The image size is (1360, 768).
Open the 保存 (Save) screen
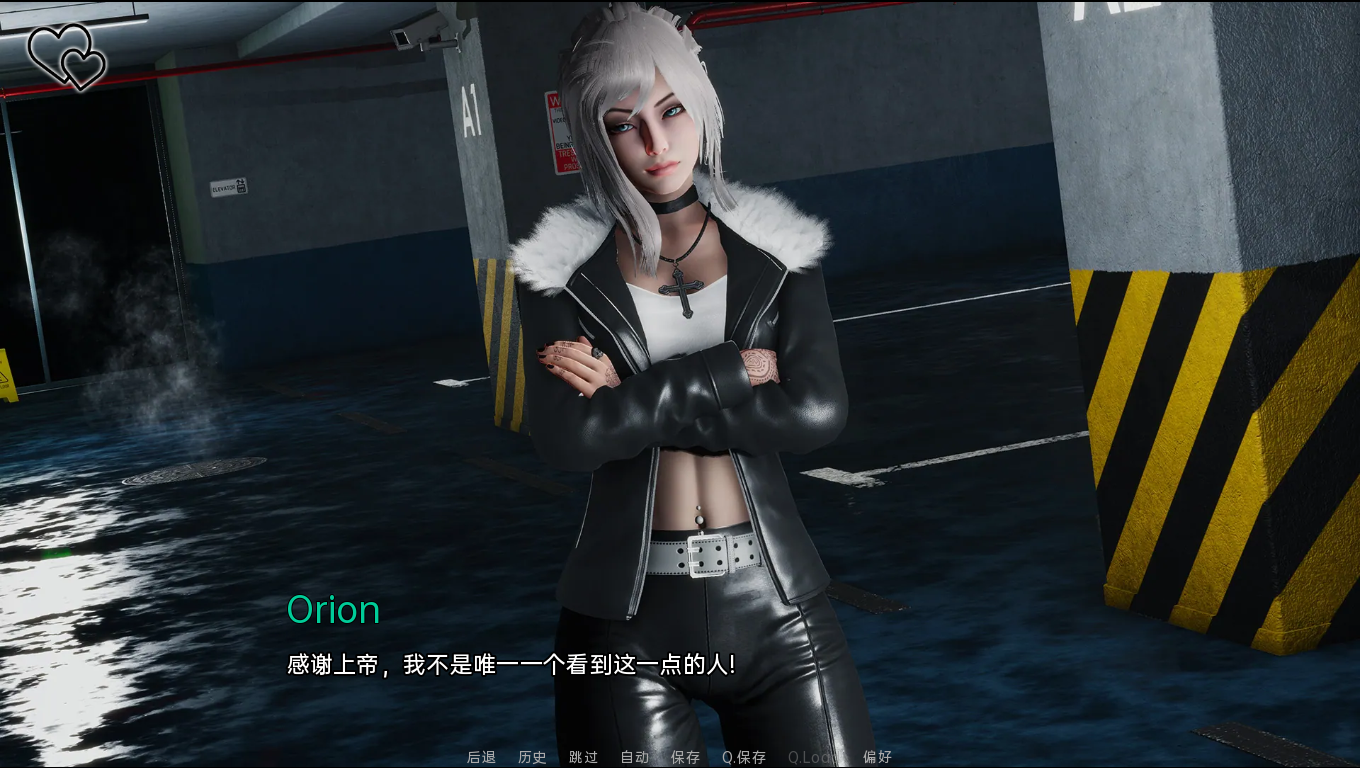point(685,757)
